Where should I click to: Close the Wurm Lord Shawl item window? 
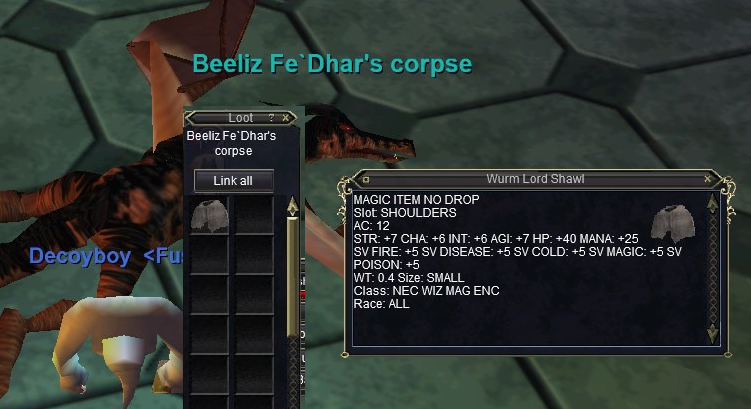(x=708, y=179)
